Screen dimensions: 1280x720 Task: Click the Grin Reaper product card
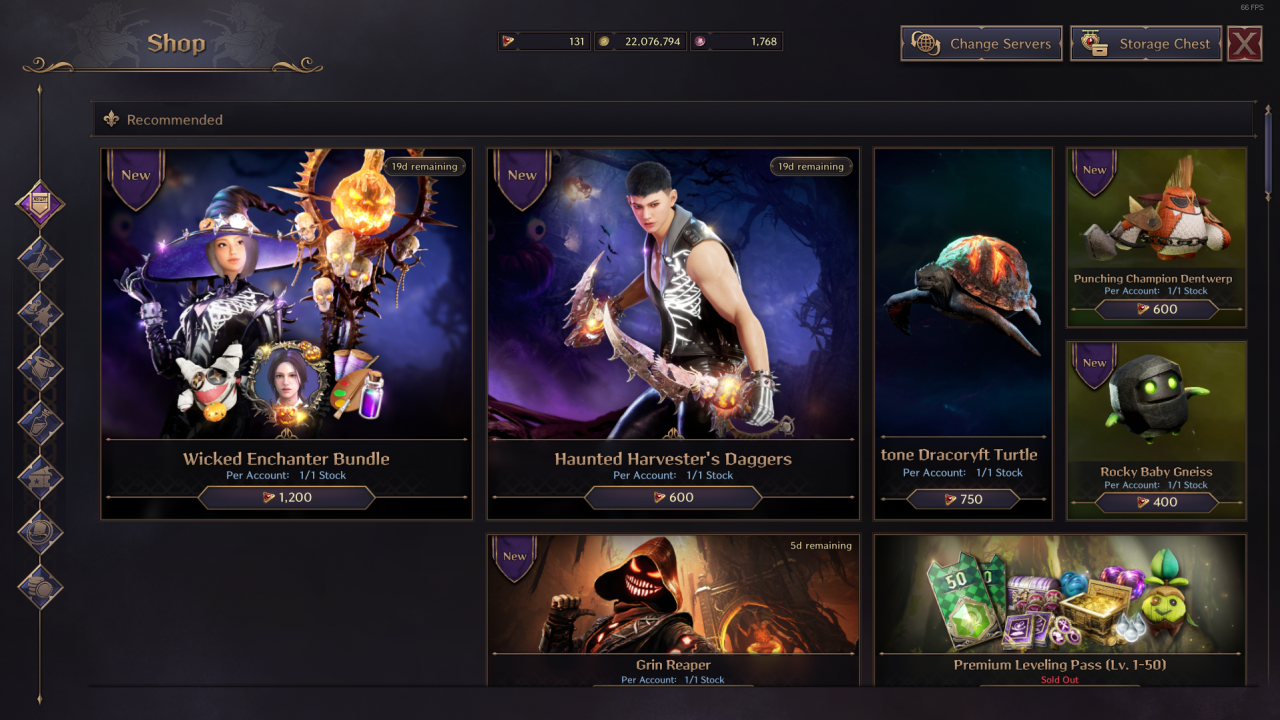672,610
